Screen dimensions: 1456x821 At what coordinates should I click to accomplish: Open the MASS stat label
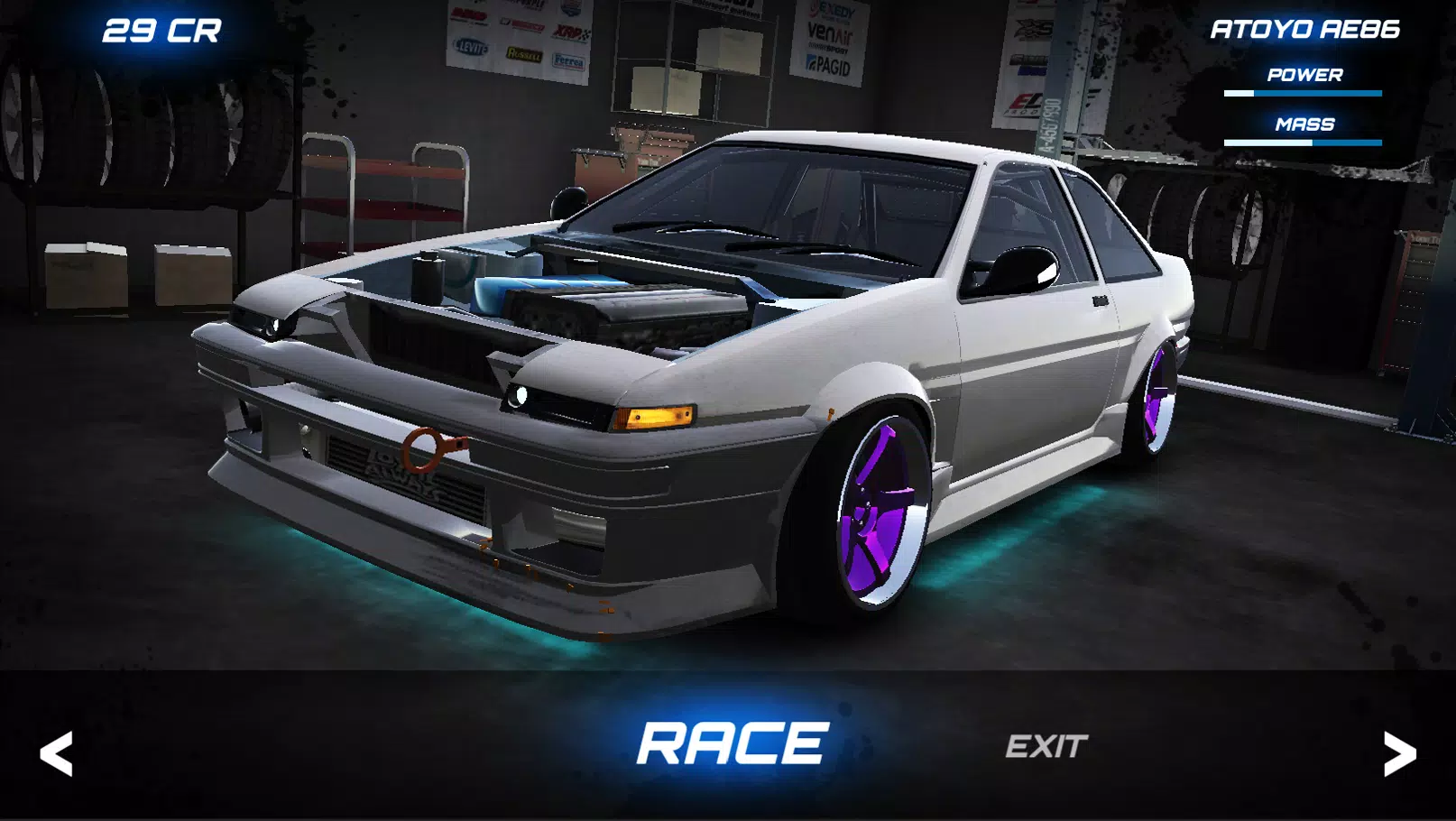1306,125
